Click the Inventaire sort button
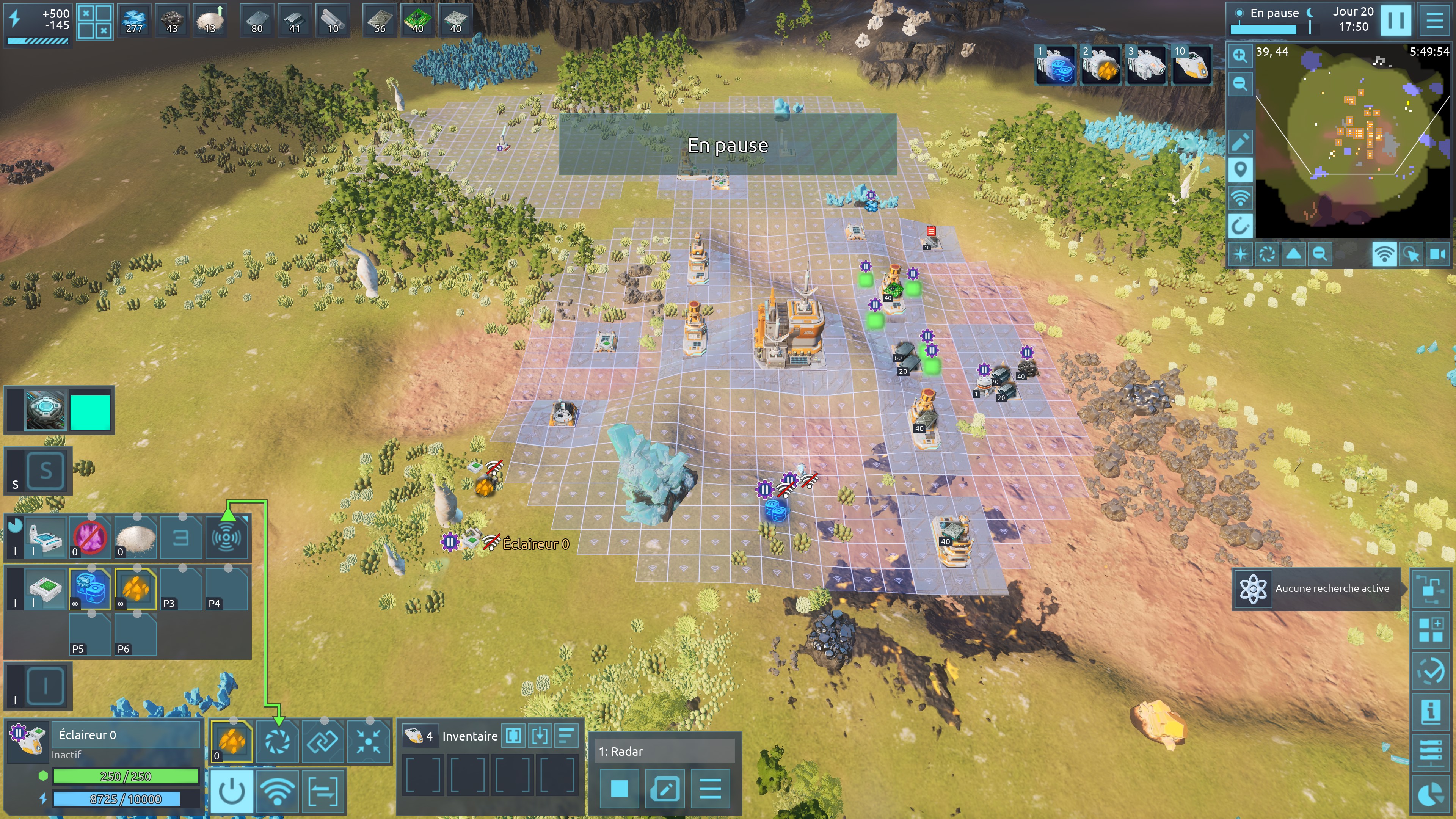Screen dimensions: 1456x819 [x=566, y=735]
